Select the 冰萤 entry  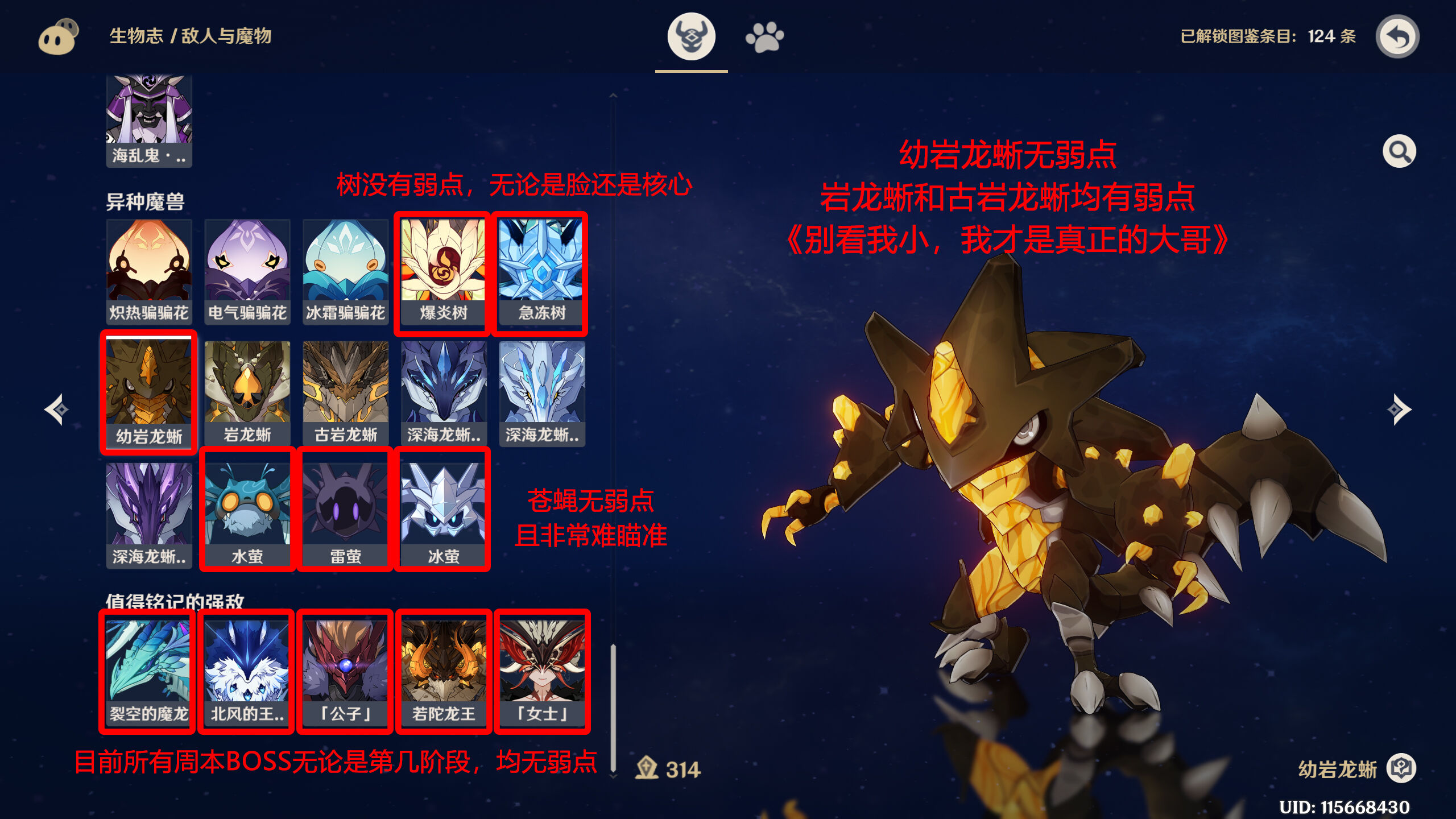tap(443, 508)
